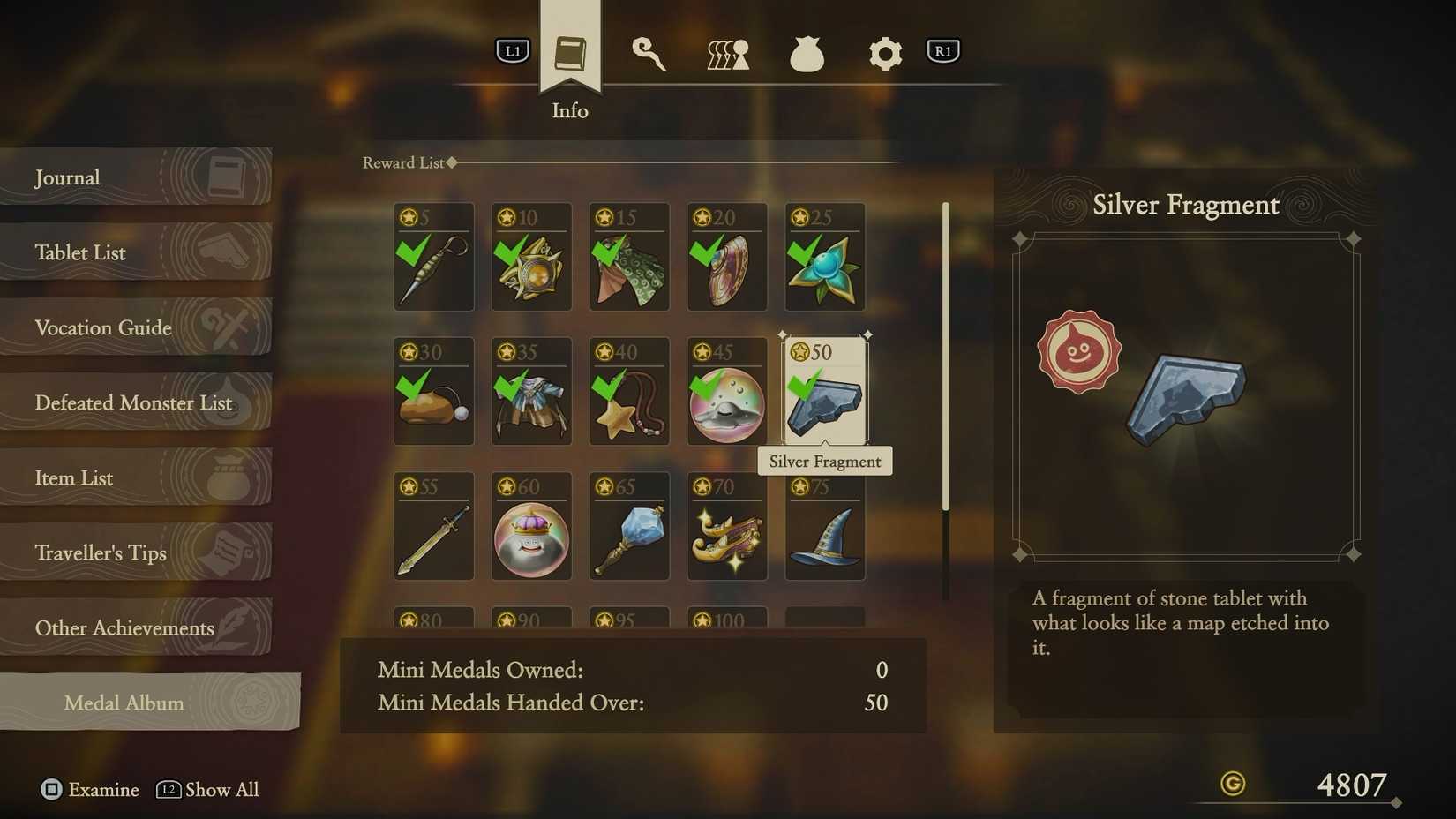Select Tablet List in the sidebar
Screen dimensions: 1456x819
coord(135,252)
